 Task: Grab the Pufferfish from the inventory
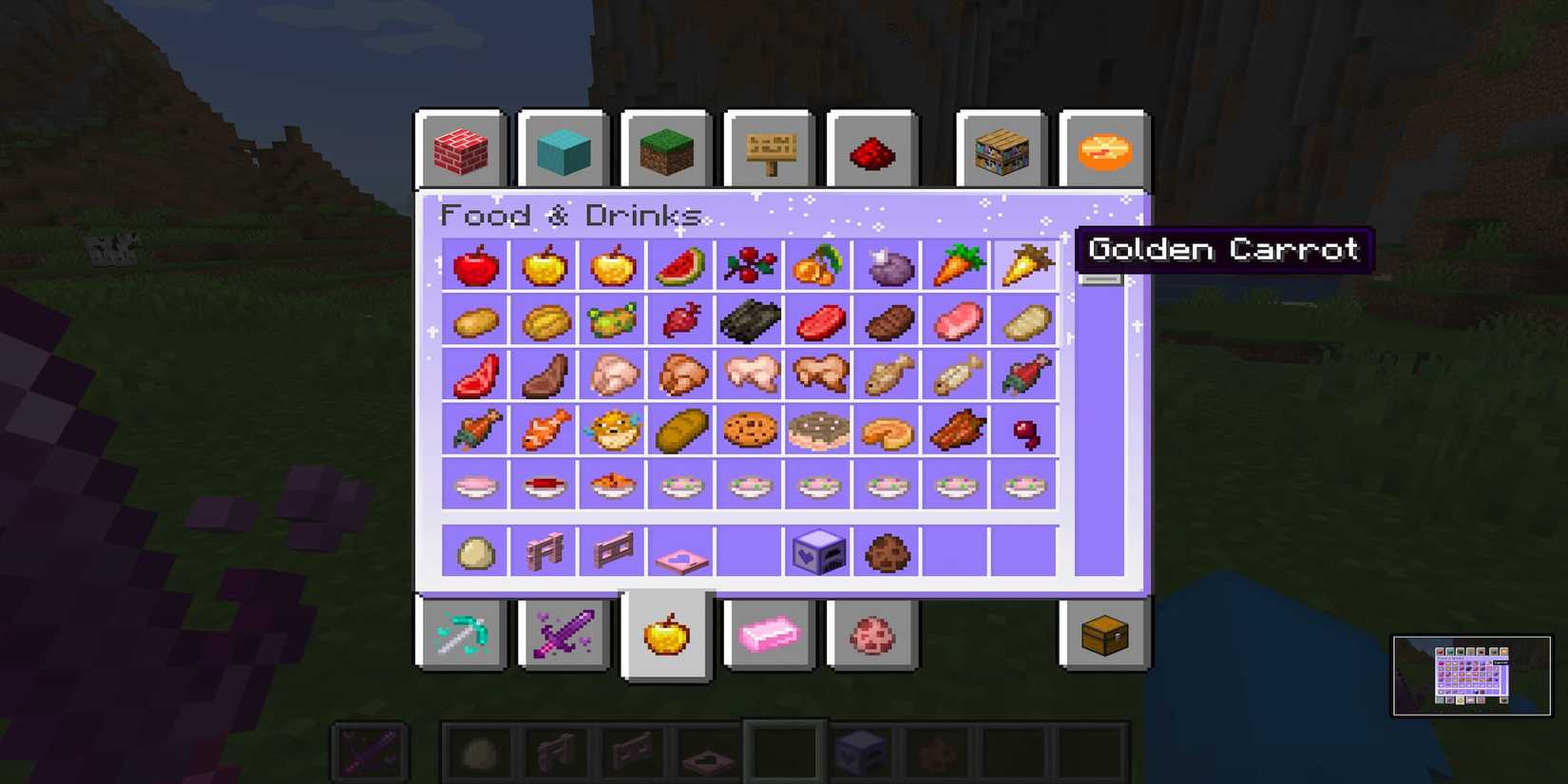tap(613, 430)
